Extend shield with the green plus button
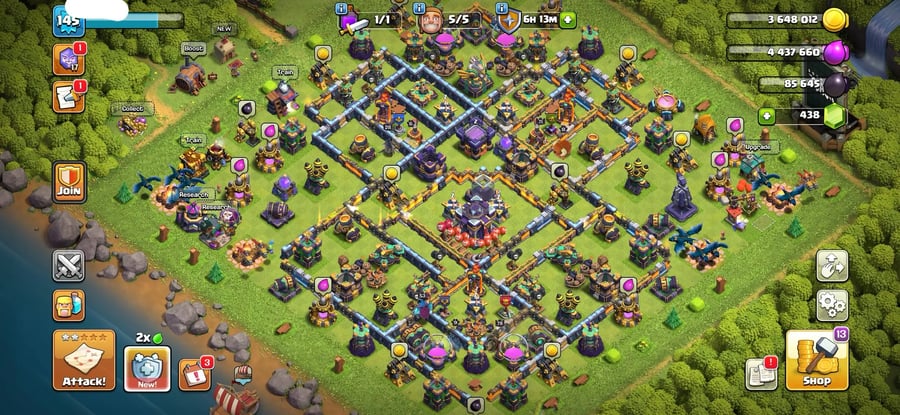The image size is (900, 415). [x=569, y=18]
